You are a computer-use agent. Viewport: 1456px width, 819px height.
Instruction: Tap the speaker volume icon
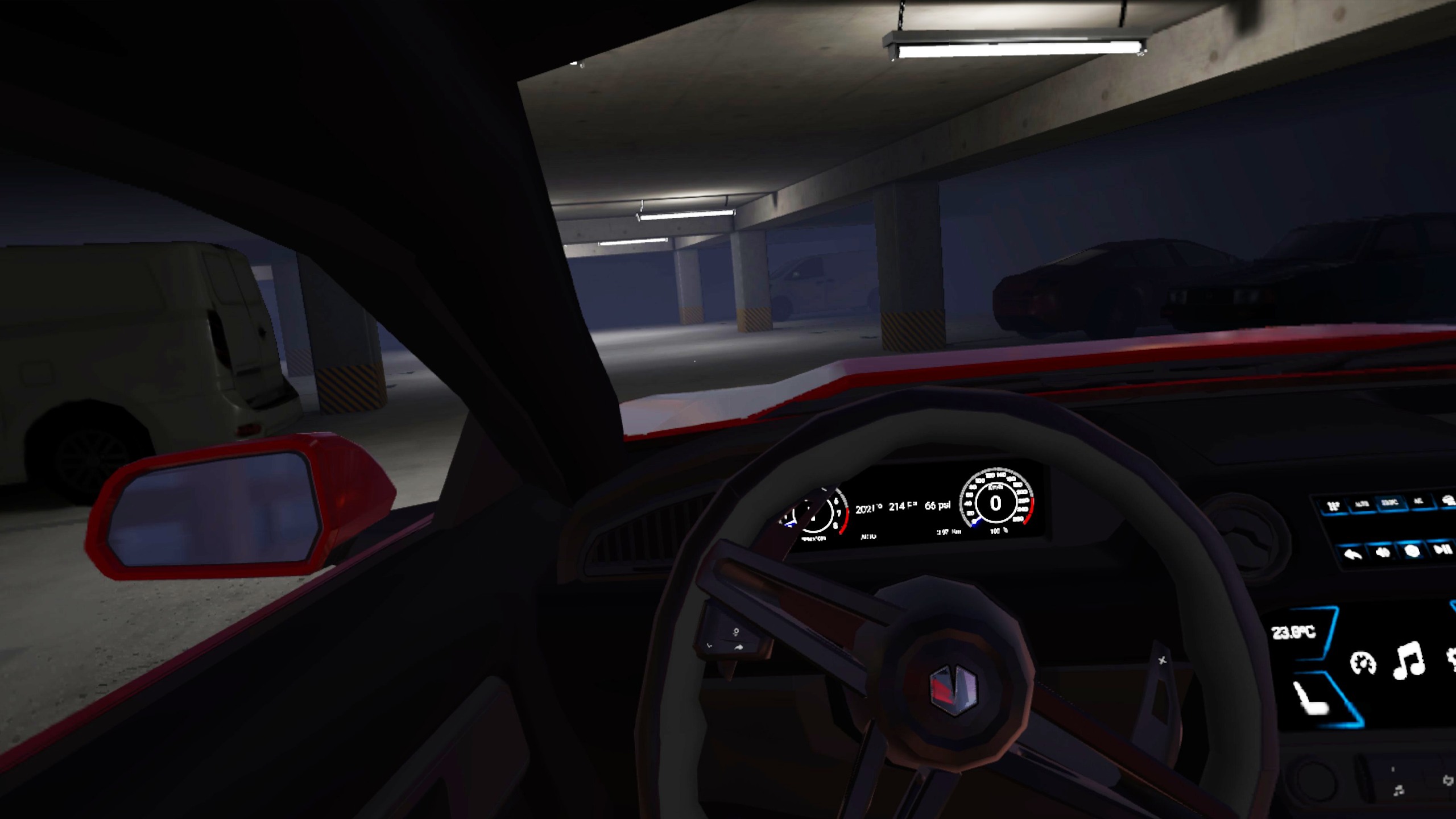coord(1383,552)
